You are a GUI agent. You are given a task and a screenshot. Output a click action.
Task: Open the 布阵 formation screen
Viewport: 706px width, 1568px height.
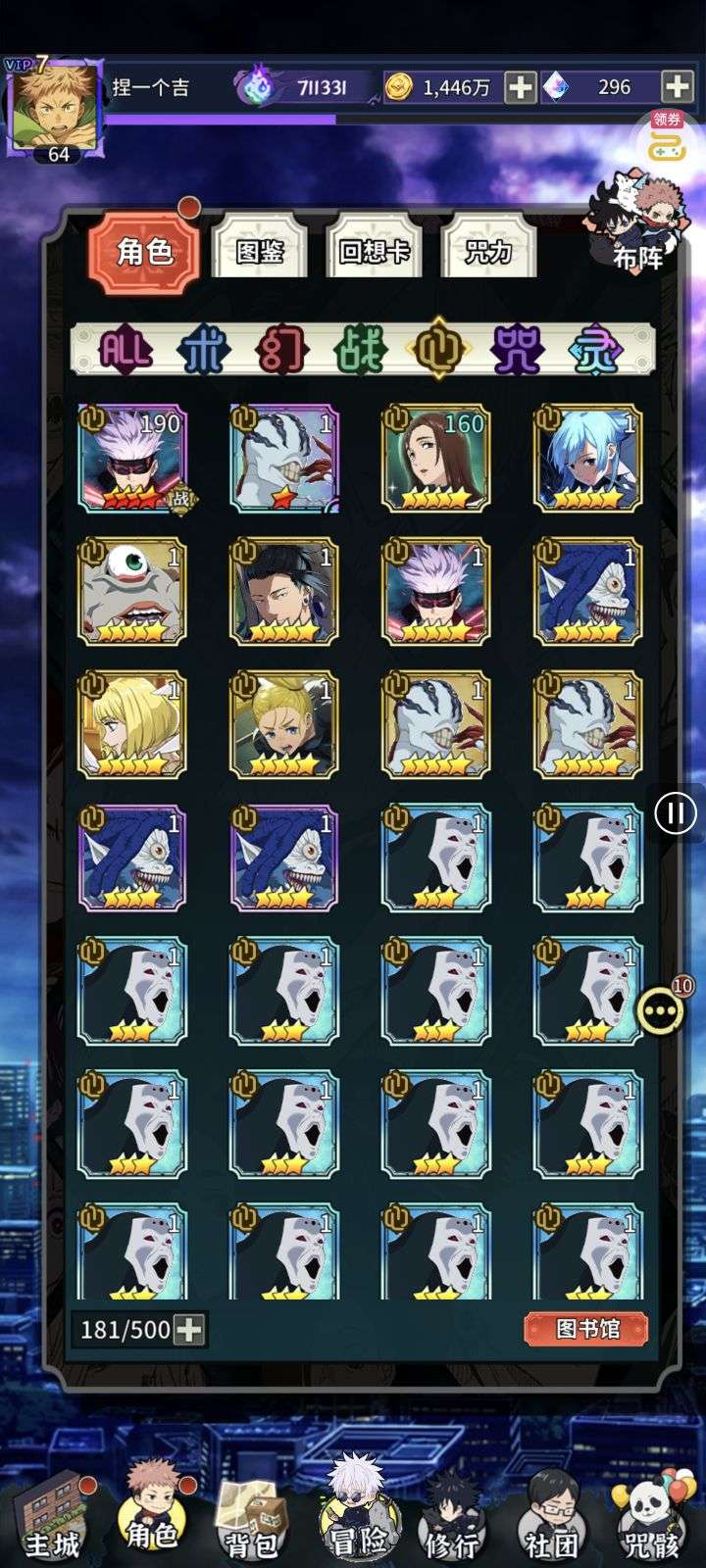[636, 231]
